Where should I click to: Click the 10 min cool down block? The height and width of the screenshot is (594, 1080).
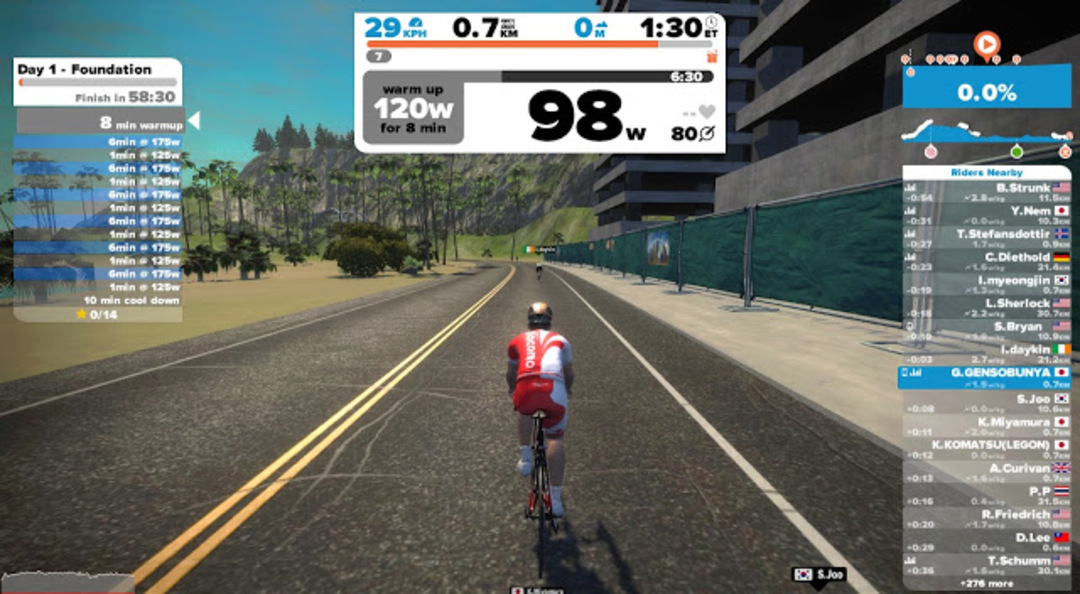[100, 300]
